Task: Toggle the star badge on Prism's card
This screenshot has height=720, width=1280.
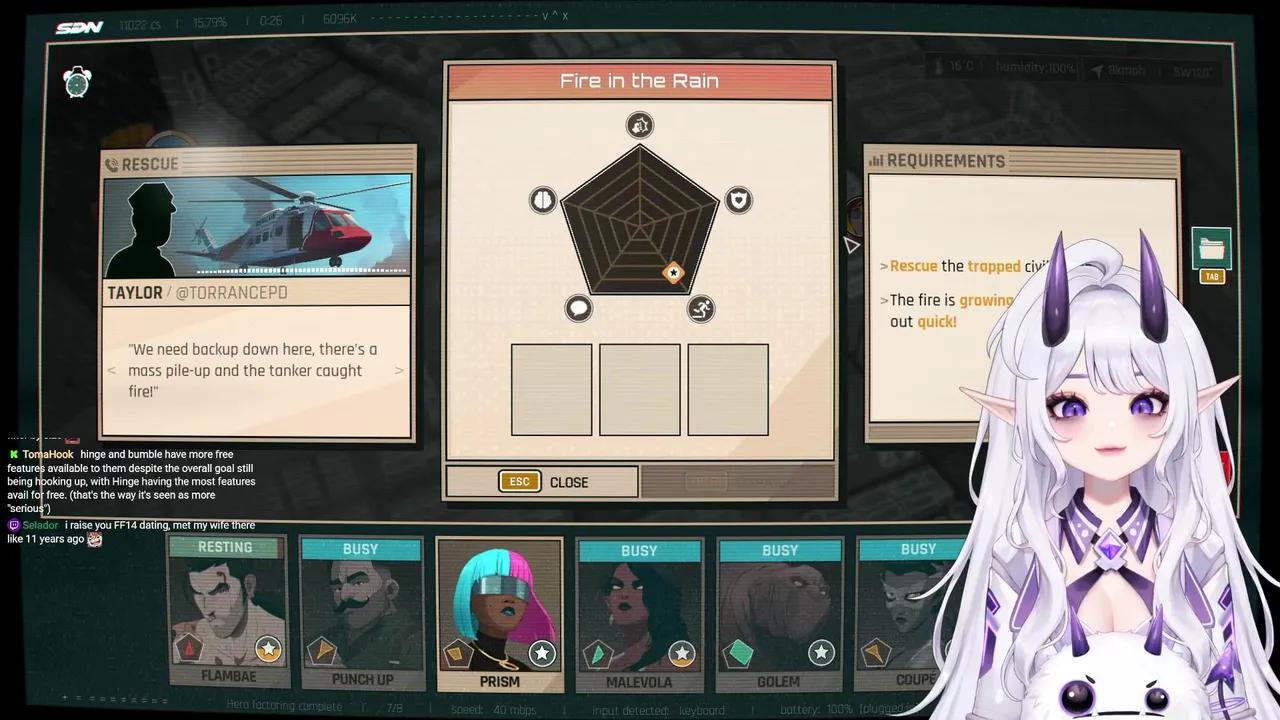Action: tap(542, 653)
